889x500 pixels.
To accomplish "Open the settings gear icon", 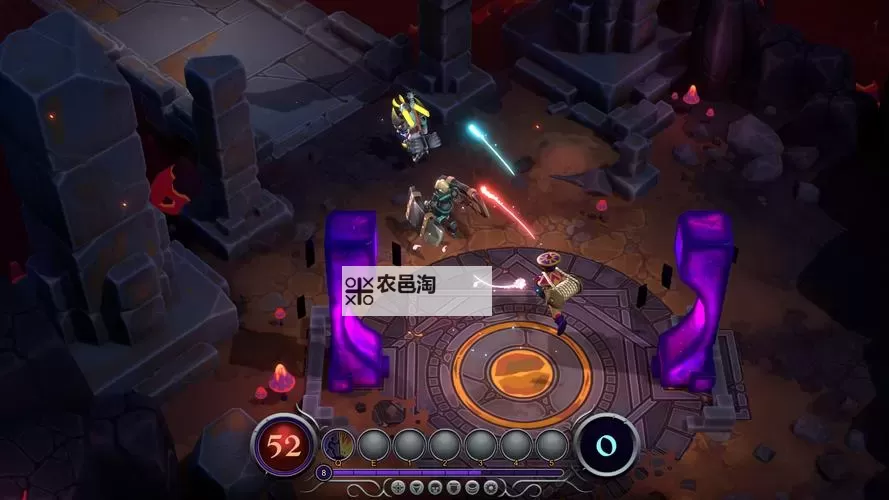I will [491, 487].
